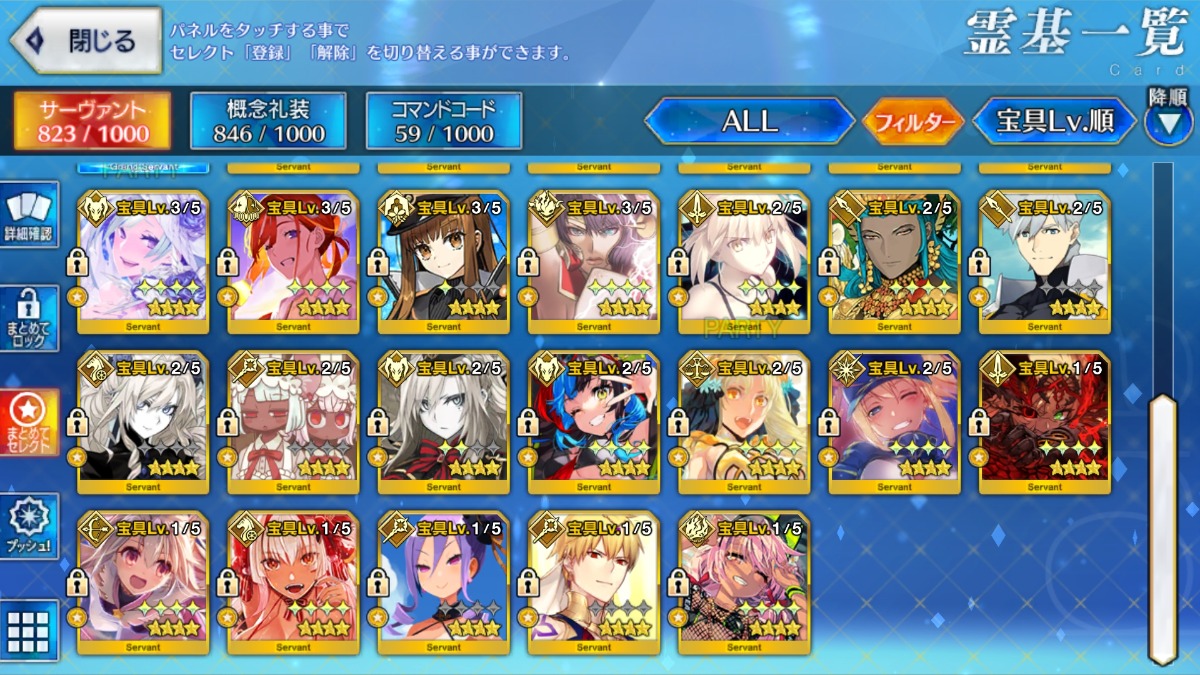Change the 宝具Lv.順 sort order

[x=1054, y=122]
